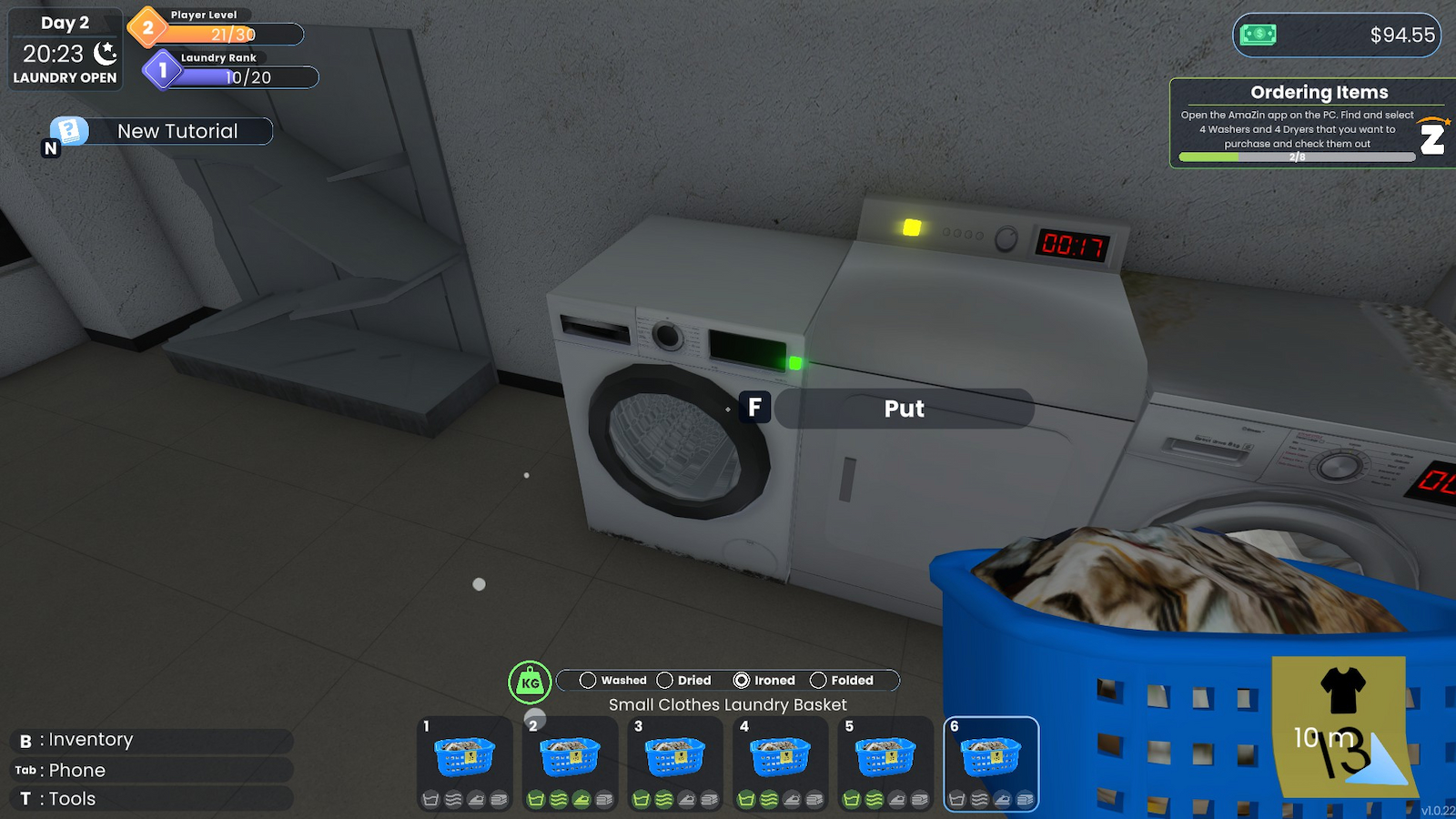Viewport: 1456px width, 819px height.
Task: Click the green KG weight icon
Action: coord(531,680)
